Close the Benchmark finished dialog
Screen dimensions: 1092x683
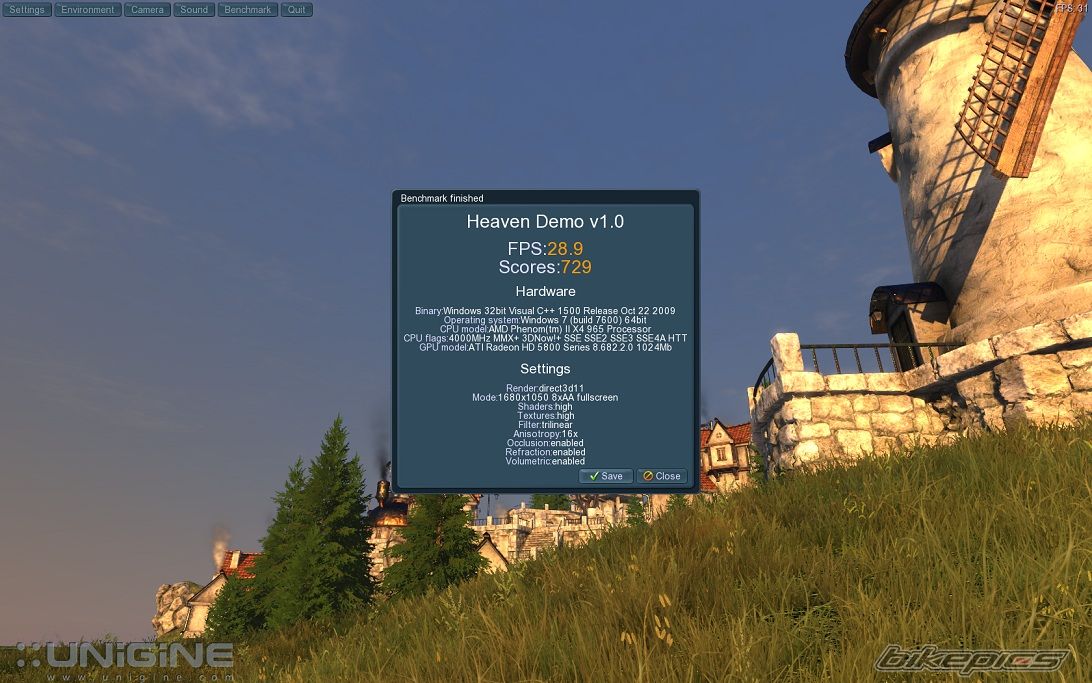click(662, 476)
